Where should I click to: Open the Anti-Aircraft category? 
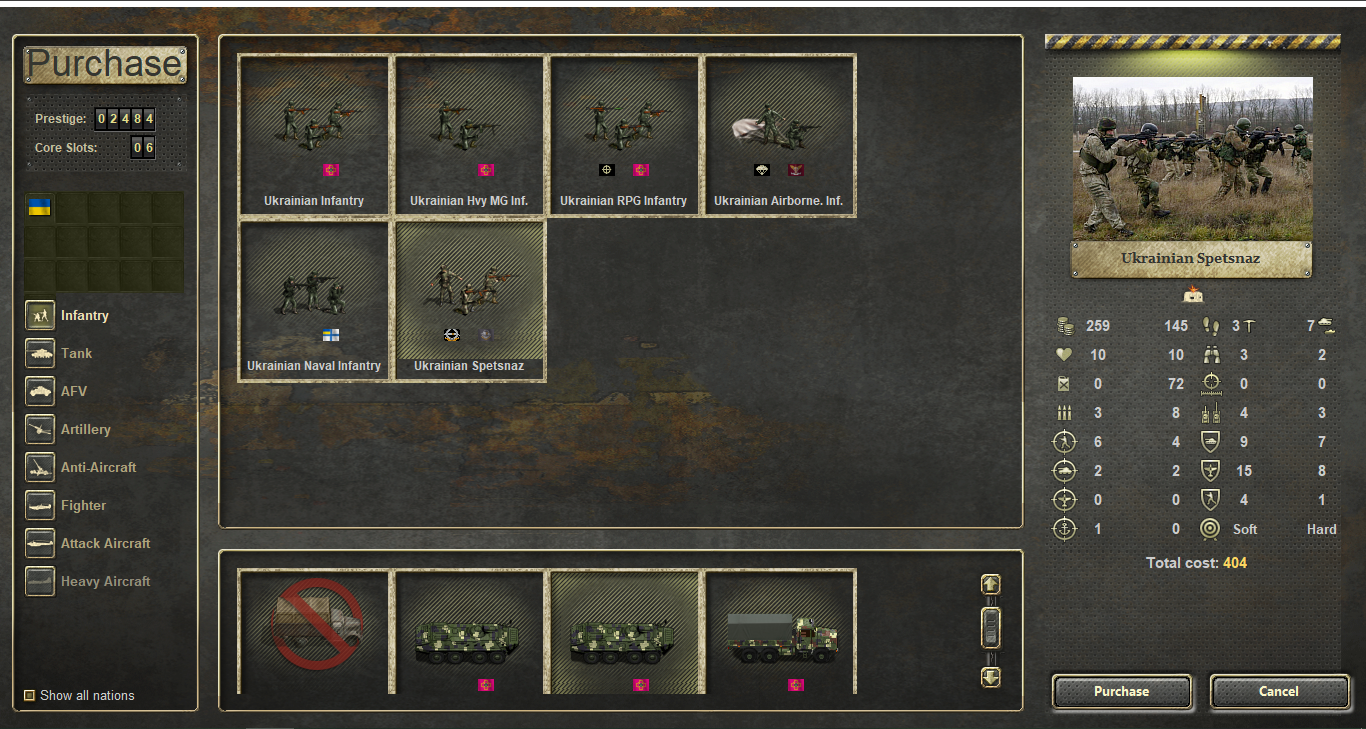(40, 467)
